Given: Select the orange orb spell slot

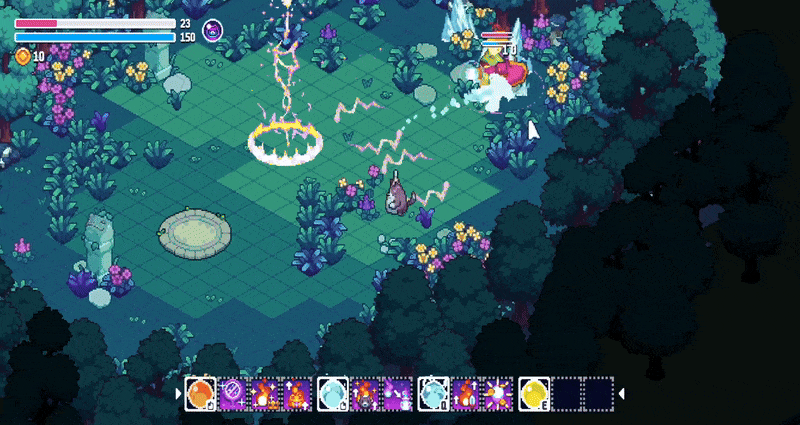Looking at the screenshot, I should [x=201, y=393].
